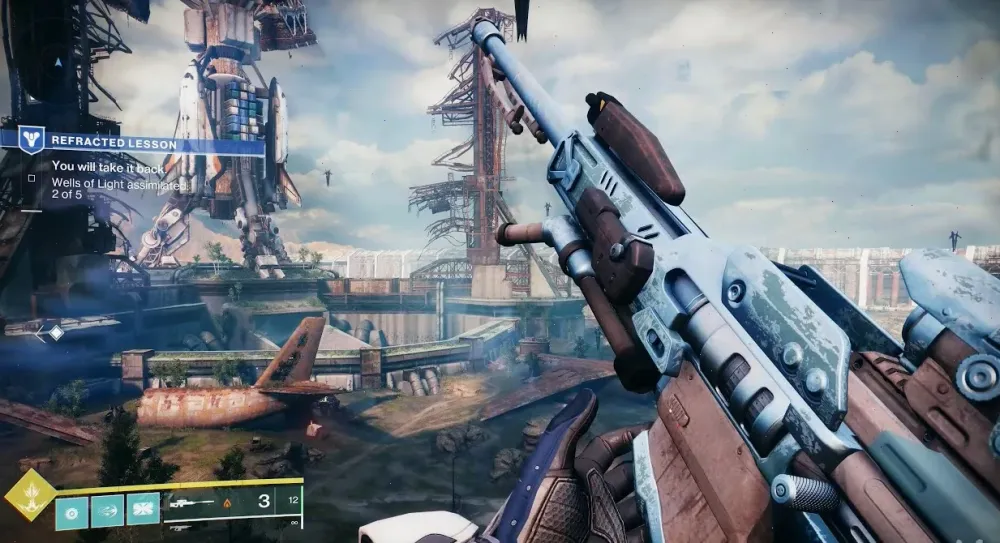The height and width of the screenshot is (543, 1000).
Task: Activate the winged class ability icon
Action: click(107, 509)
